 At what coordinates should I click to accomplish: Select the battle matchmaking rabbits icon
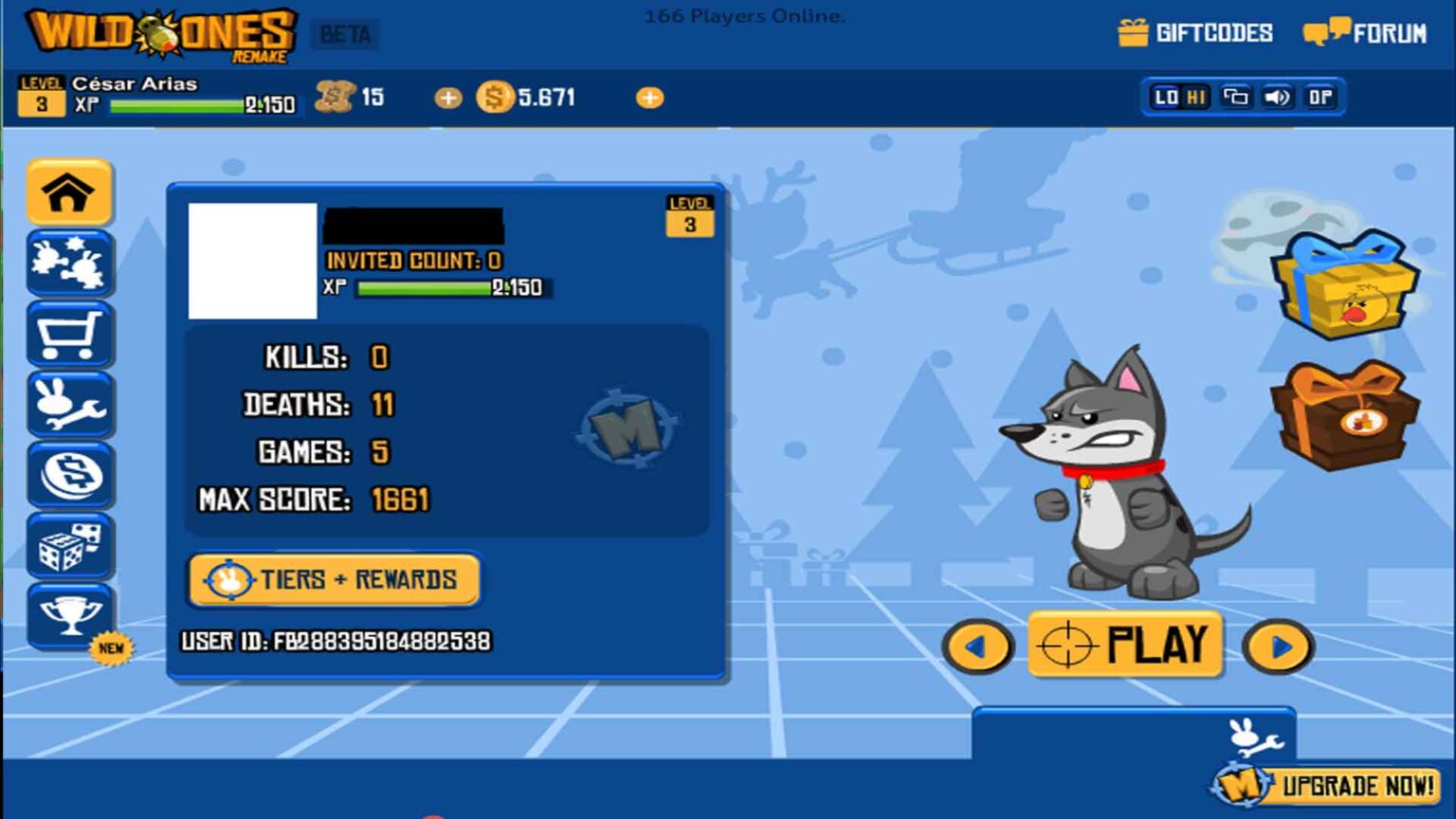coord(71,264)
